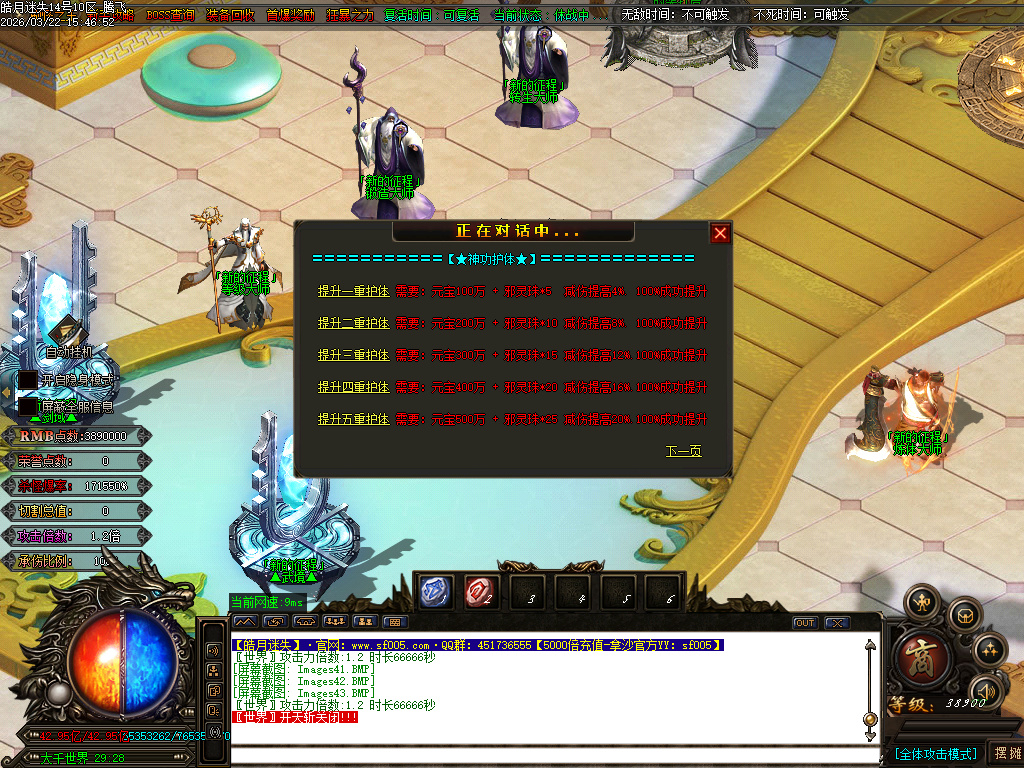Open the 首爆奖励 rewards menu
1024x768 pixels.
(290, 15)
